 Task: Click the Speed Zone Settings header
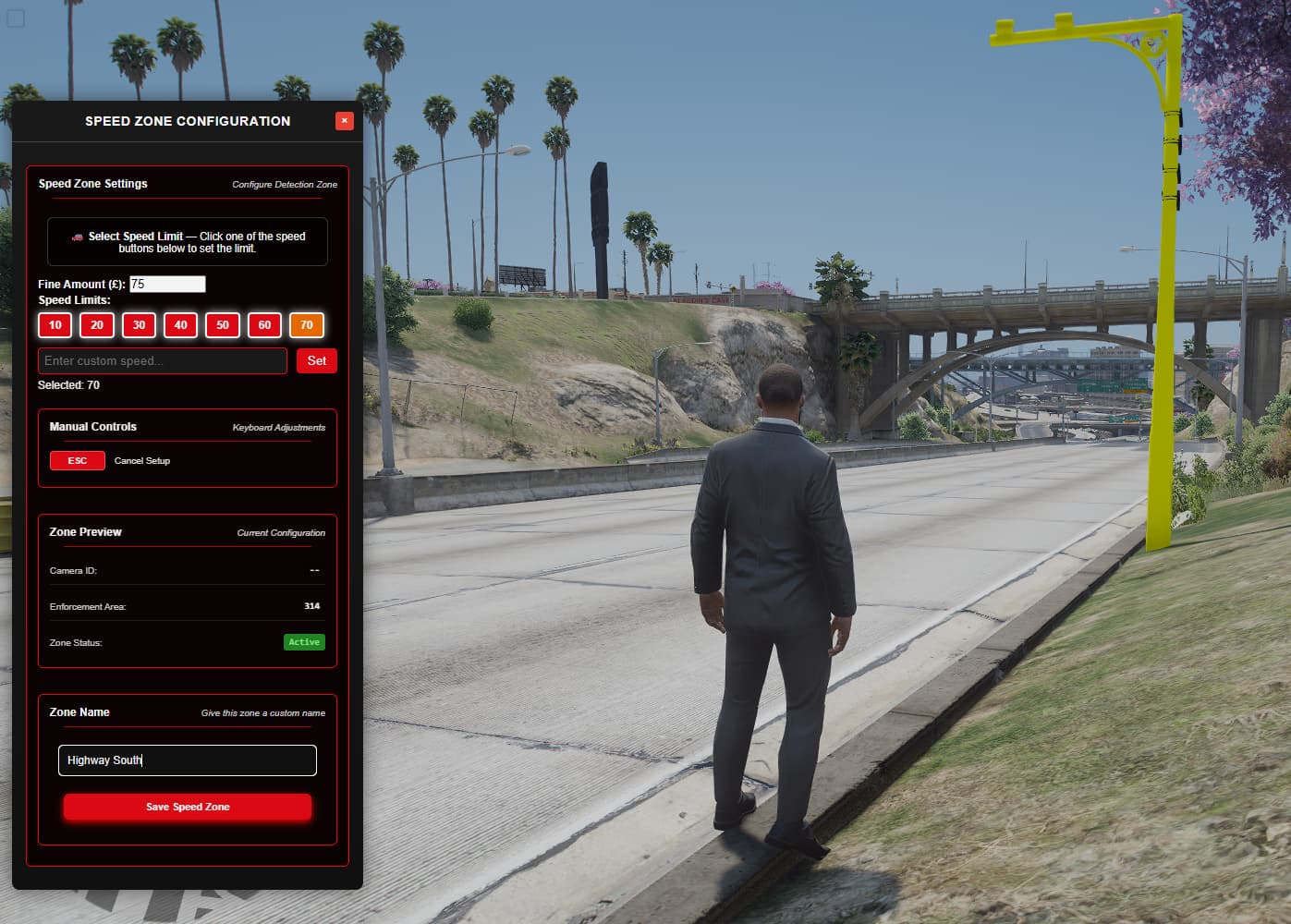pos(92,184)
